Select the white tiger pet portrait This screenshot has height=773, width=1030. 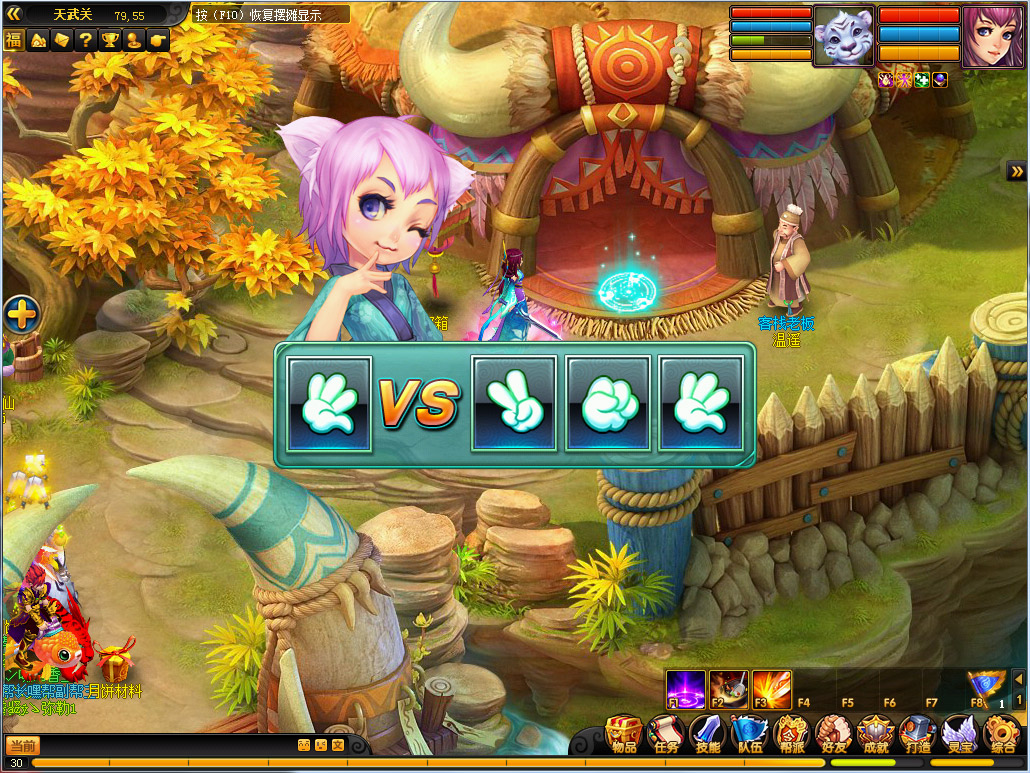pyautogui.click(x=843, y=37)
